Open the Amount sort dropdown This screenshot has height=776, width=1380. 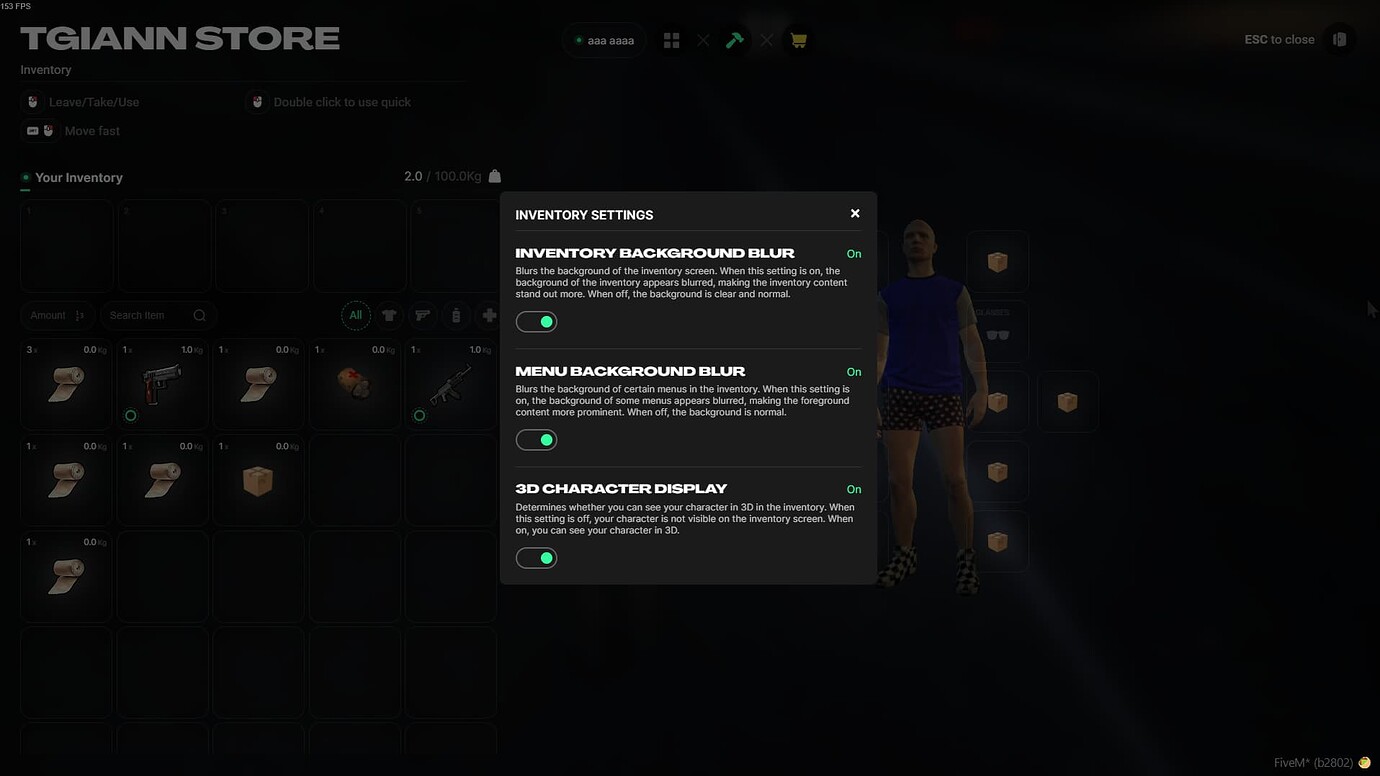(x=57, y=315)
